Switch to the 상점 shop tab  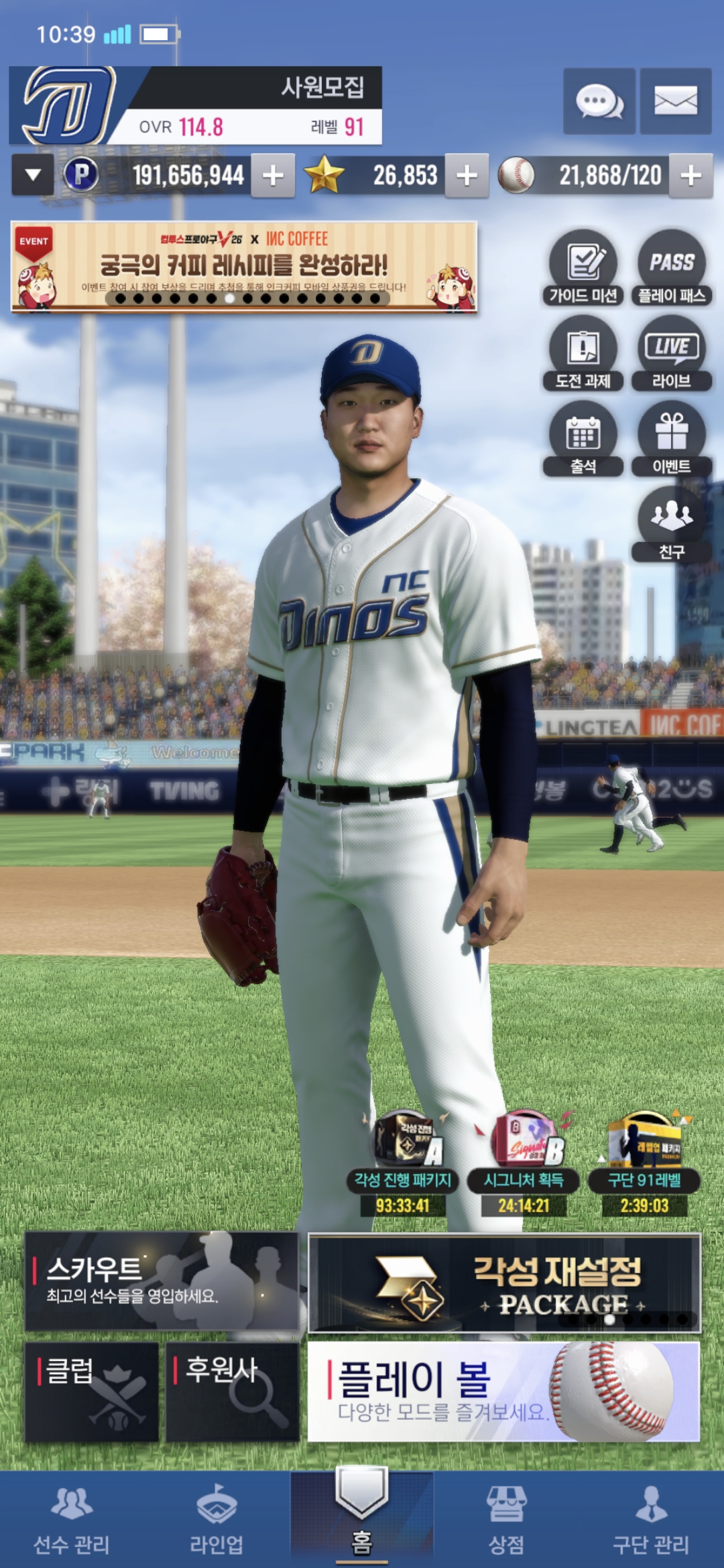click(506, 1520)
